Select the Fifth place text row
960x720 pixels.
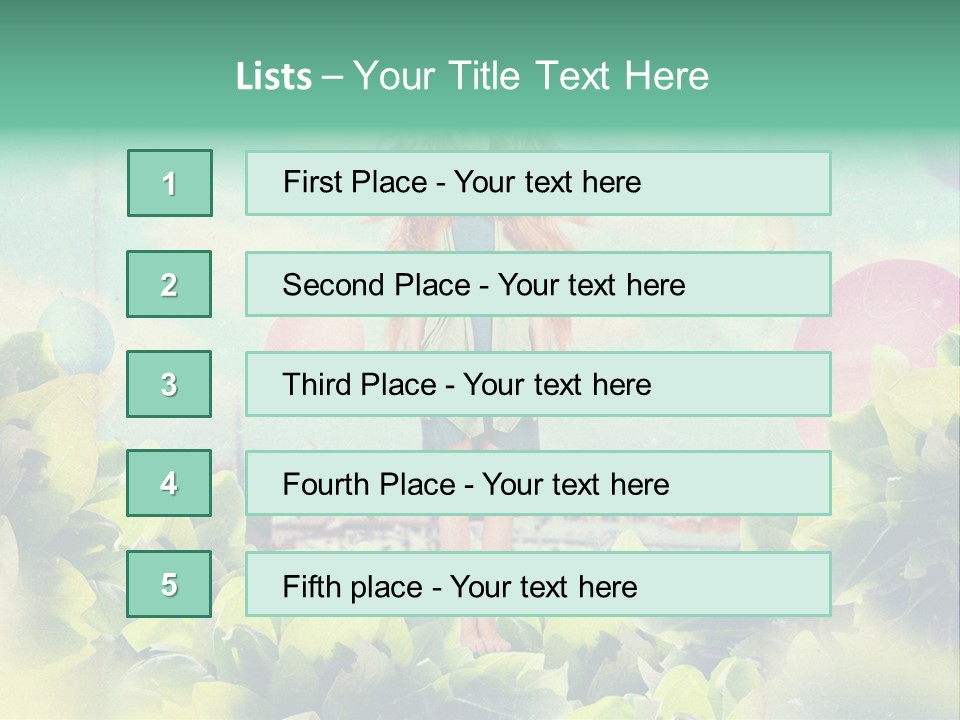pos(538,585)
